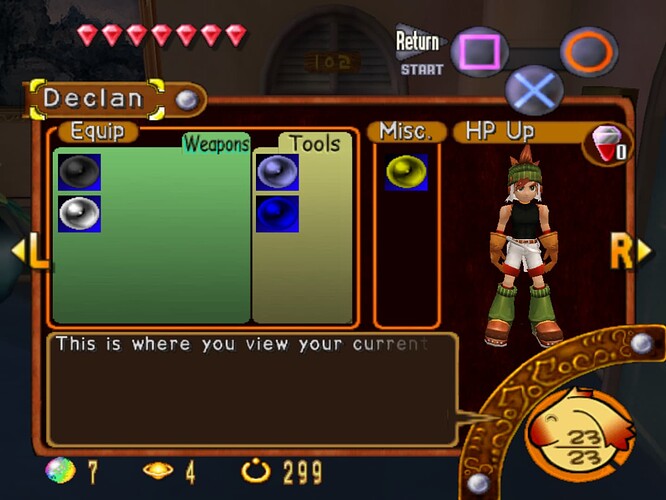This screenshot has height=500, width=666.
Task: Choose the light purple orb tool
Action: [277, 172]
